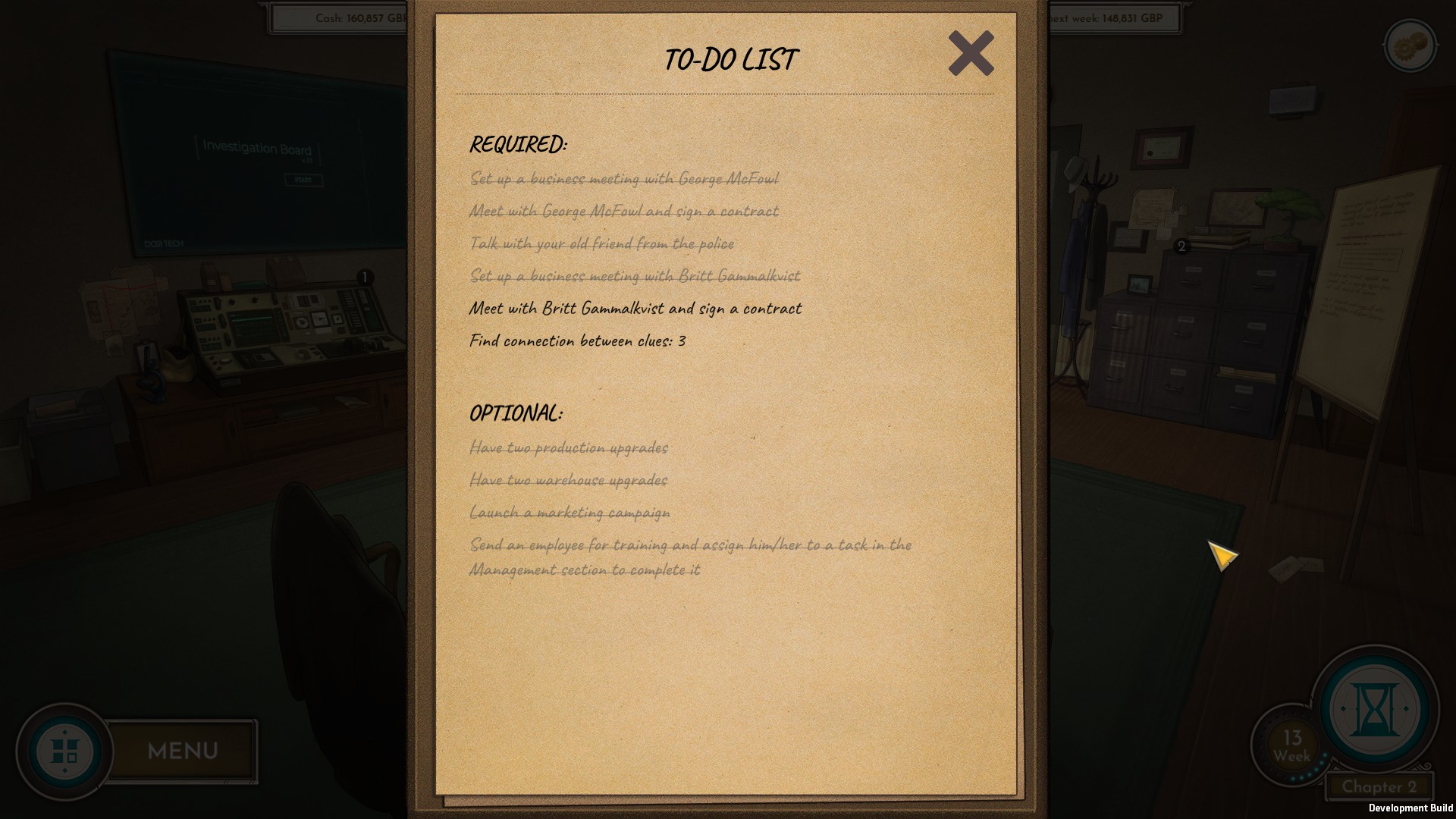Image resolution: width=1456 pixels, height=819 pixels.
Task: Click the hourglass end-week button
Action: 1374,708
